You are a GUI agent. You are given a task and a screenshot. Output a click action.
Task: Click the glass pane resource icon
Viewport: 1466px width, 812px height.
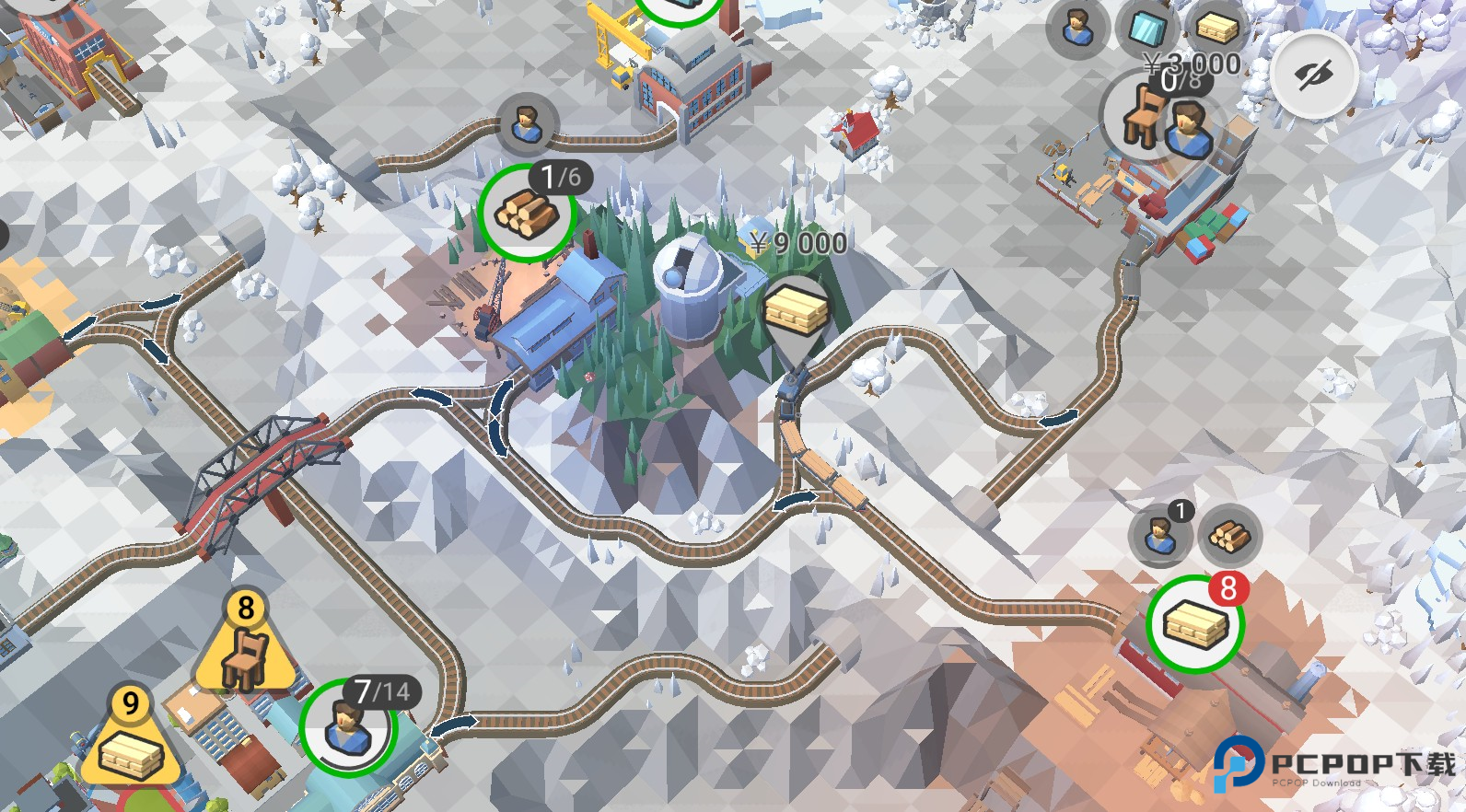pos(1147,29)
